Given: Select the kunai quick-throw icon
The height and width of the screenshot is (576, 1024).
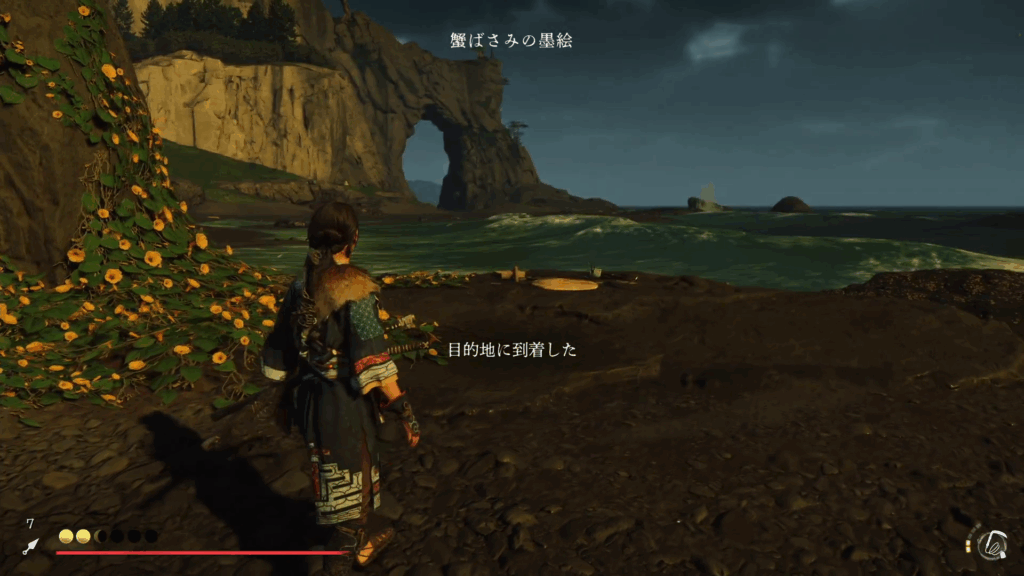Looking at the screenshot, I should pos(31,546).
